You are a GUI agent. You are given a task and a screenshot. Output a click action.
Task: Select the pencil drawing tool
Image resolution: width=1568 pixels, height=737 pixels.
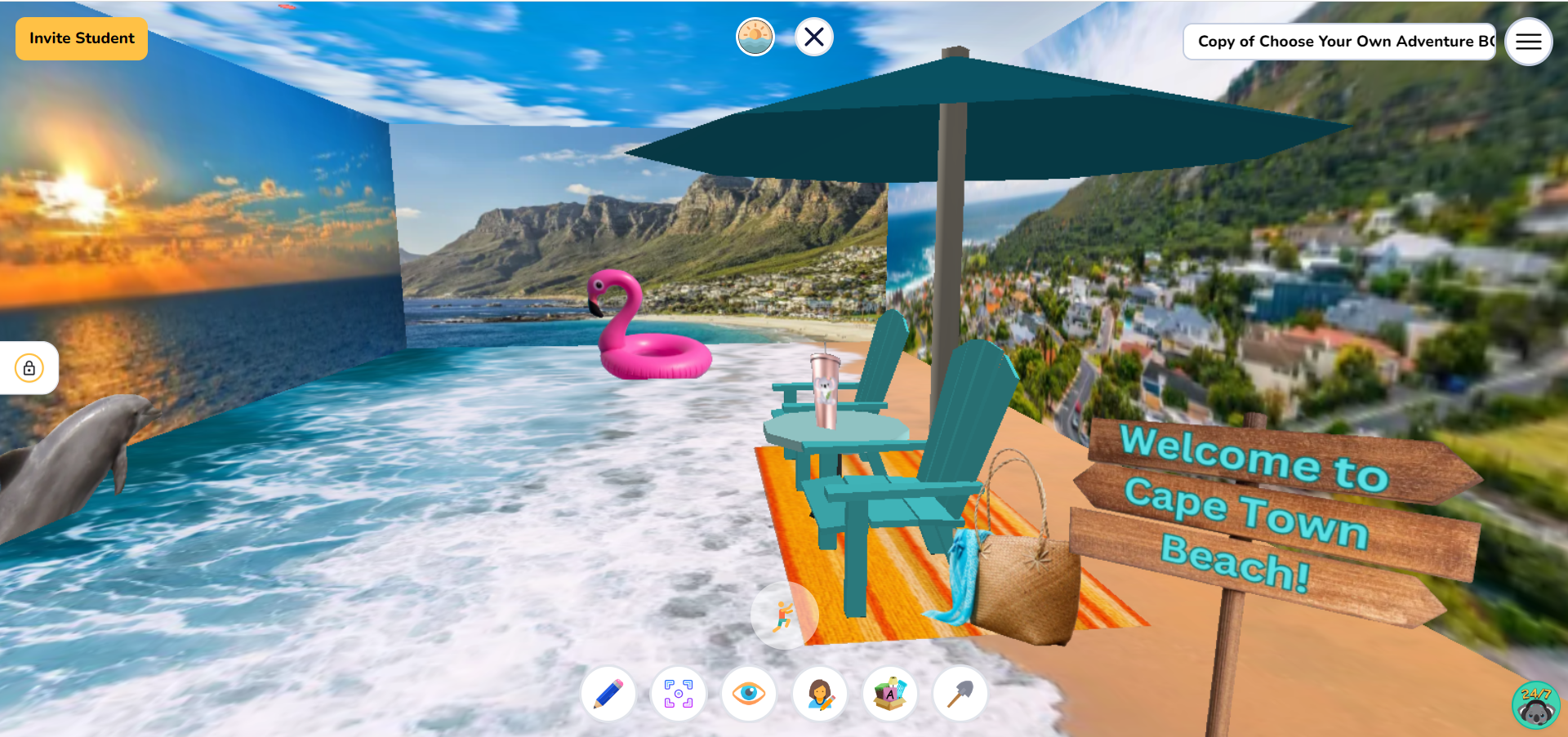(x=607, y=693)
